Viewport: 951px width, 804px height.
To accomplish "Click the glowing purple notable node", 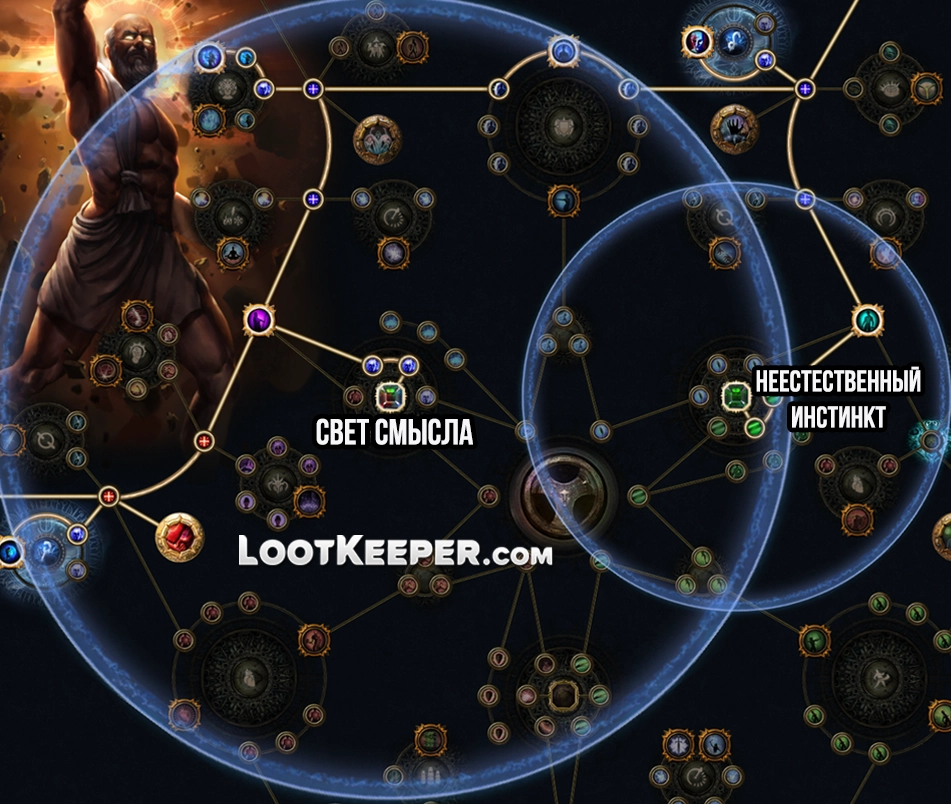I will pos(260,320).
